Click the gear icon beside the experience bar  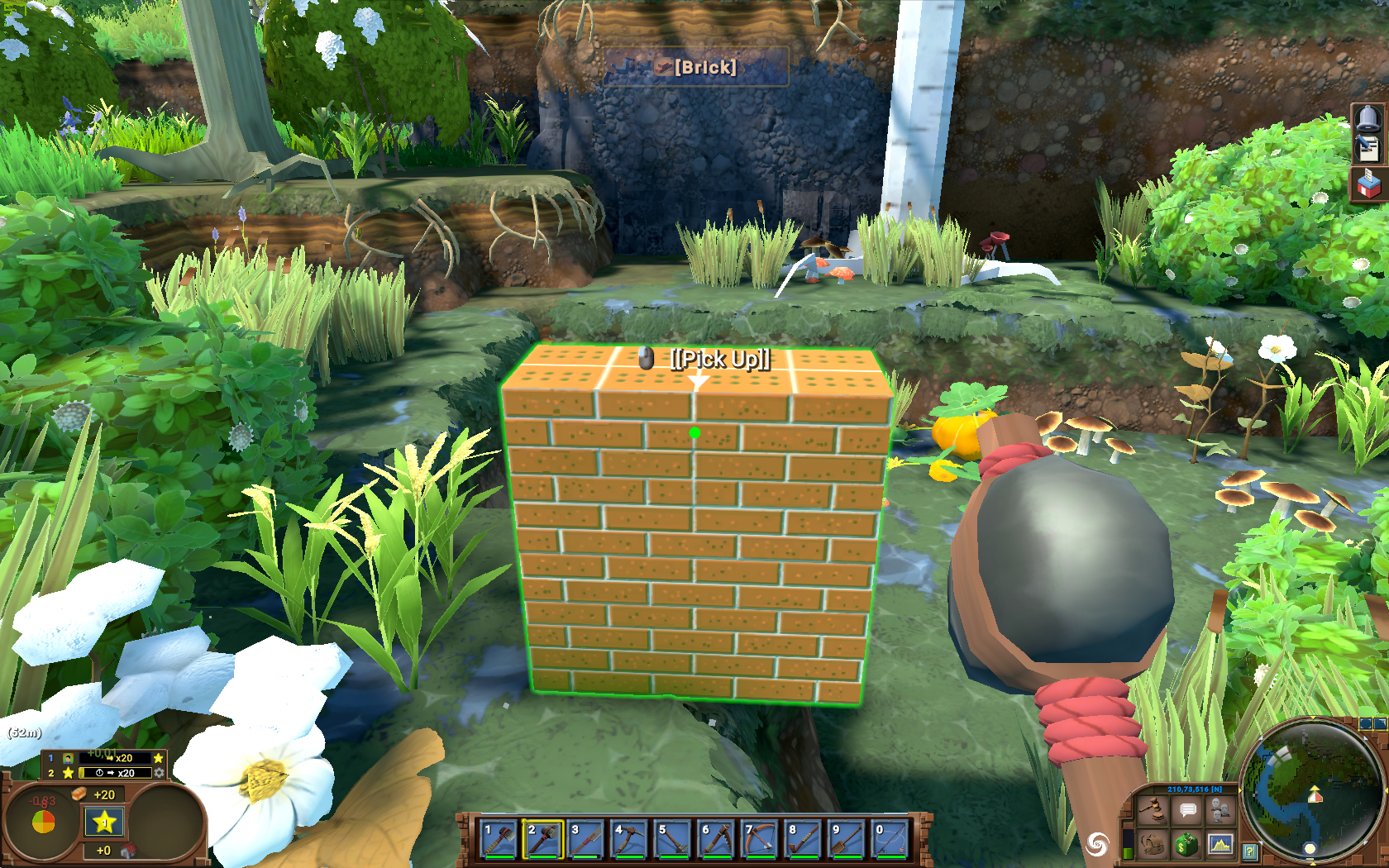(159, 773)
